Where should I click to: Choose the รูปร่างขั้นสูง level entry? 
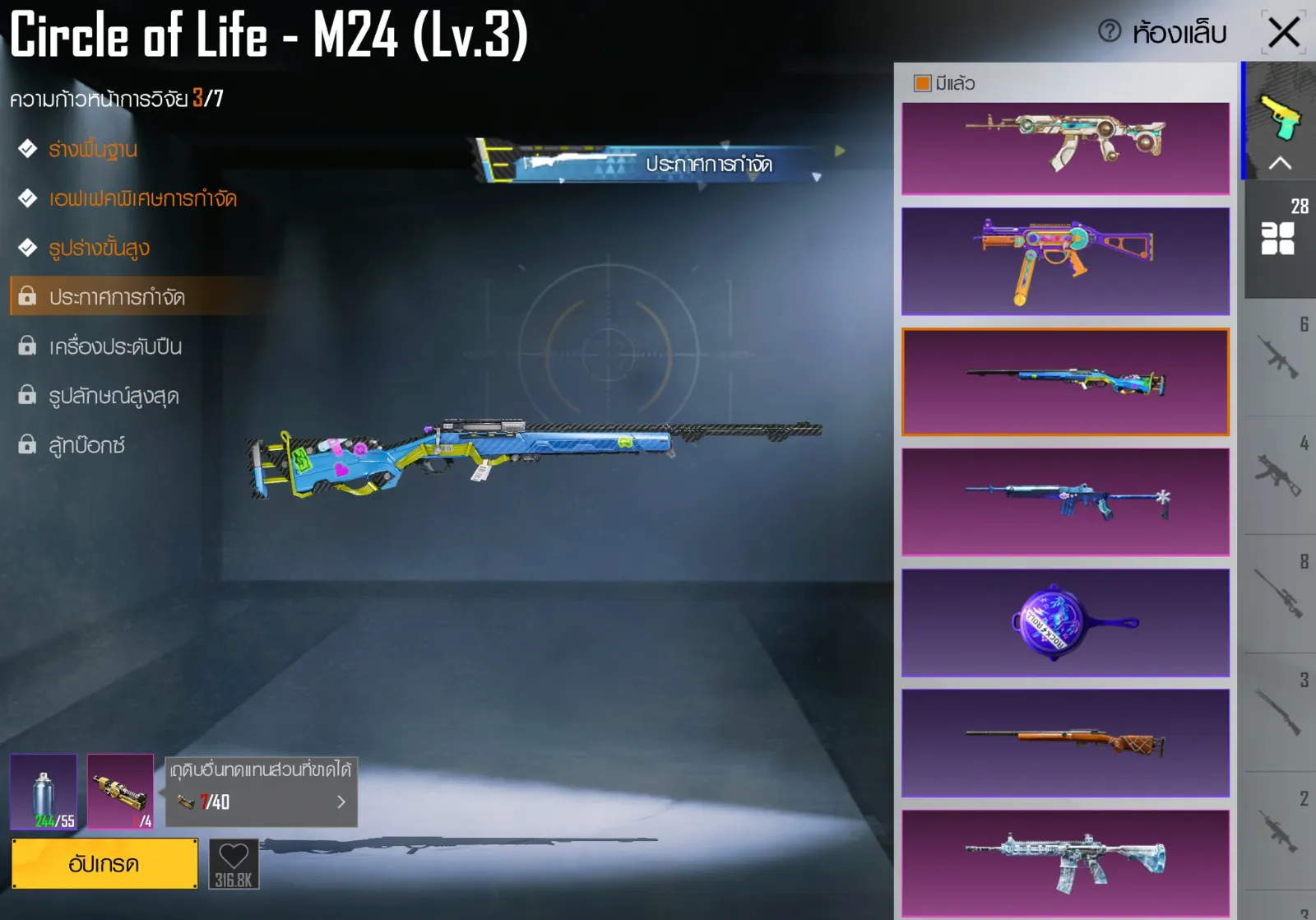click(99, 249)
